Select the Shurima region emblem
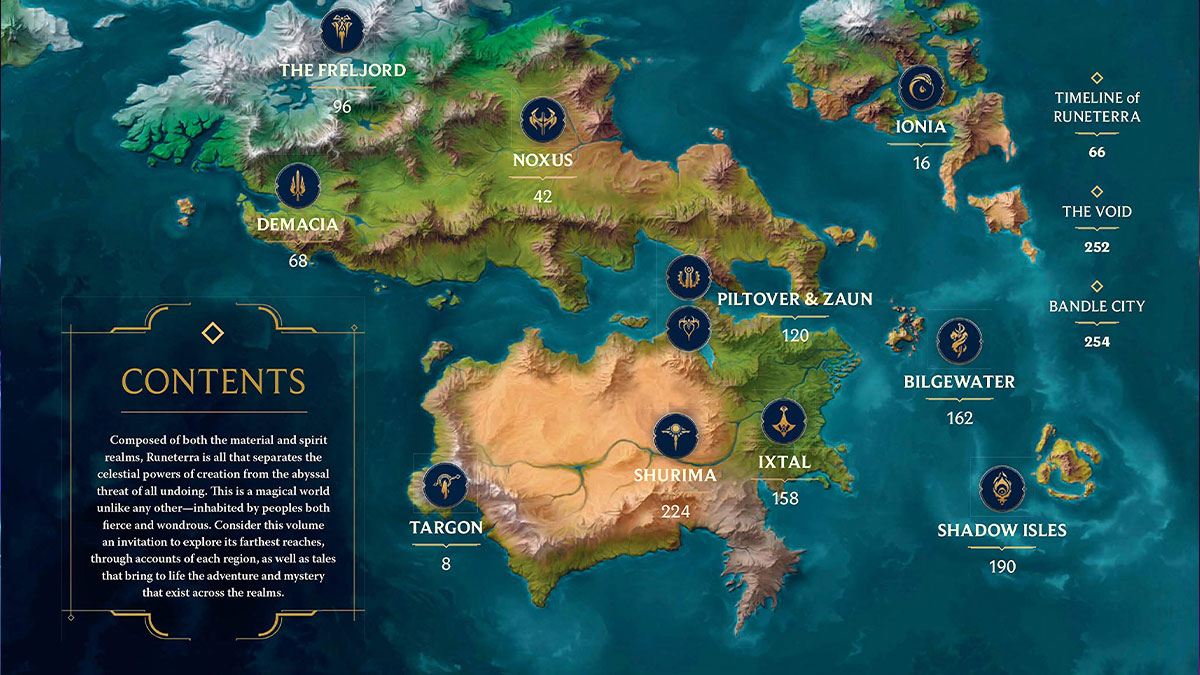1200x675 pixels. pyautogui.click(x=675, y=435)
